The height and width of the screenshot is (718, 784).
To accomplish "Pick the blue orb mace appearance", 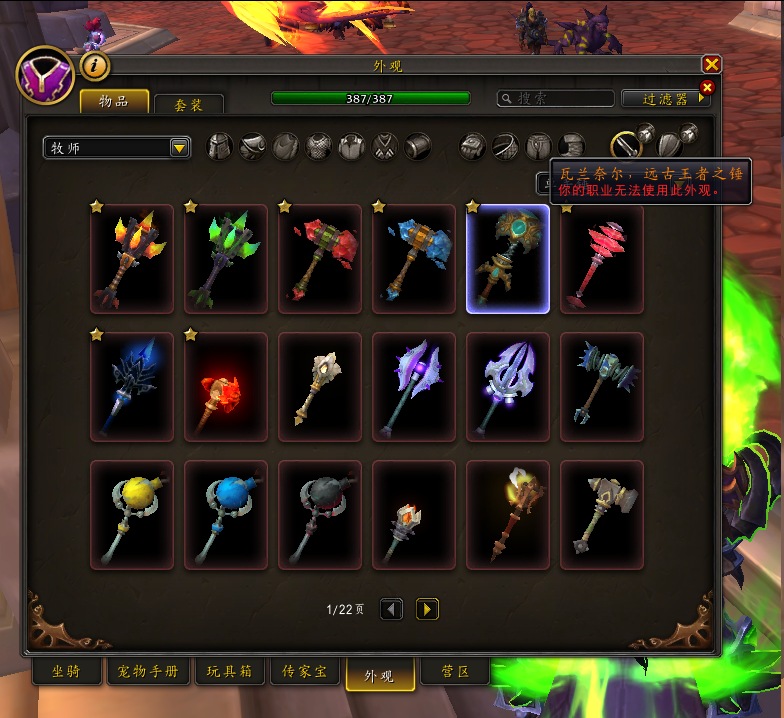I will 225,515.
